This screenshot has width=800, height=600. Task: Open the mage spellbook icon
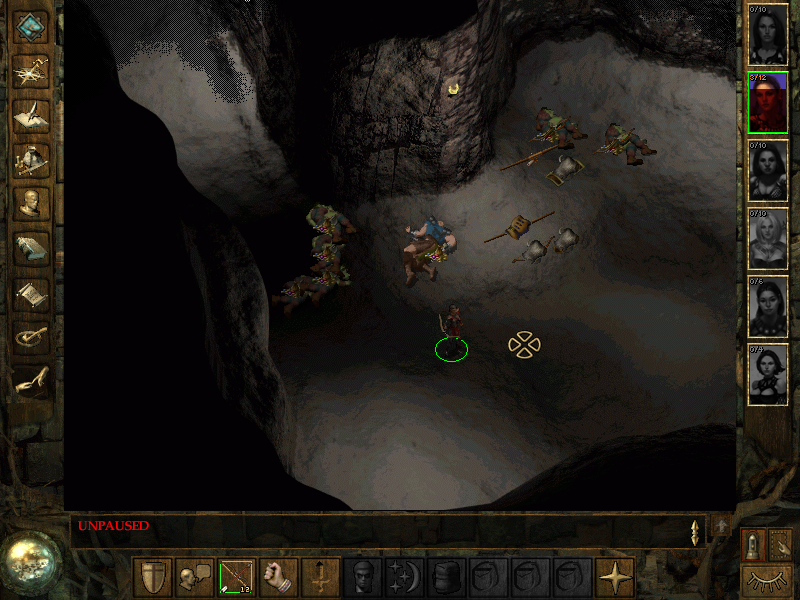tap(32, 247)
